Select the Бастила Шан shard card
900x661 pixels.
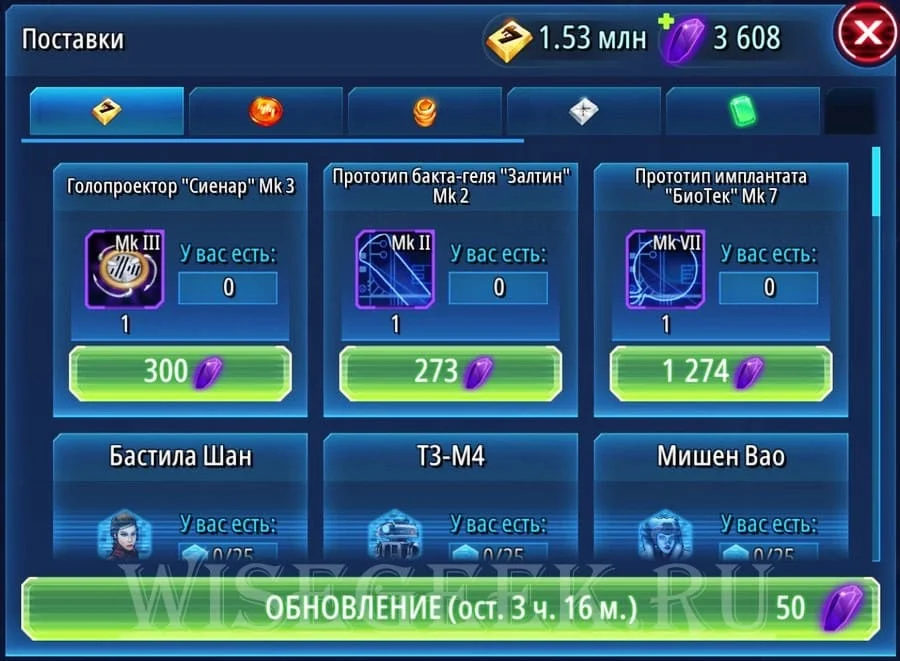[180, 497]
